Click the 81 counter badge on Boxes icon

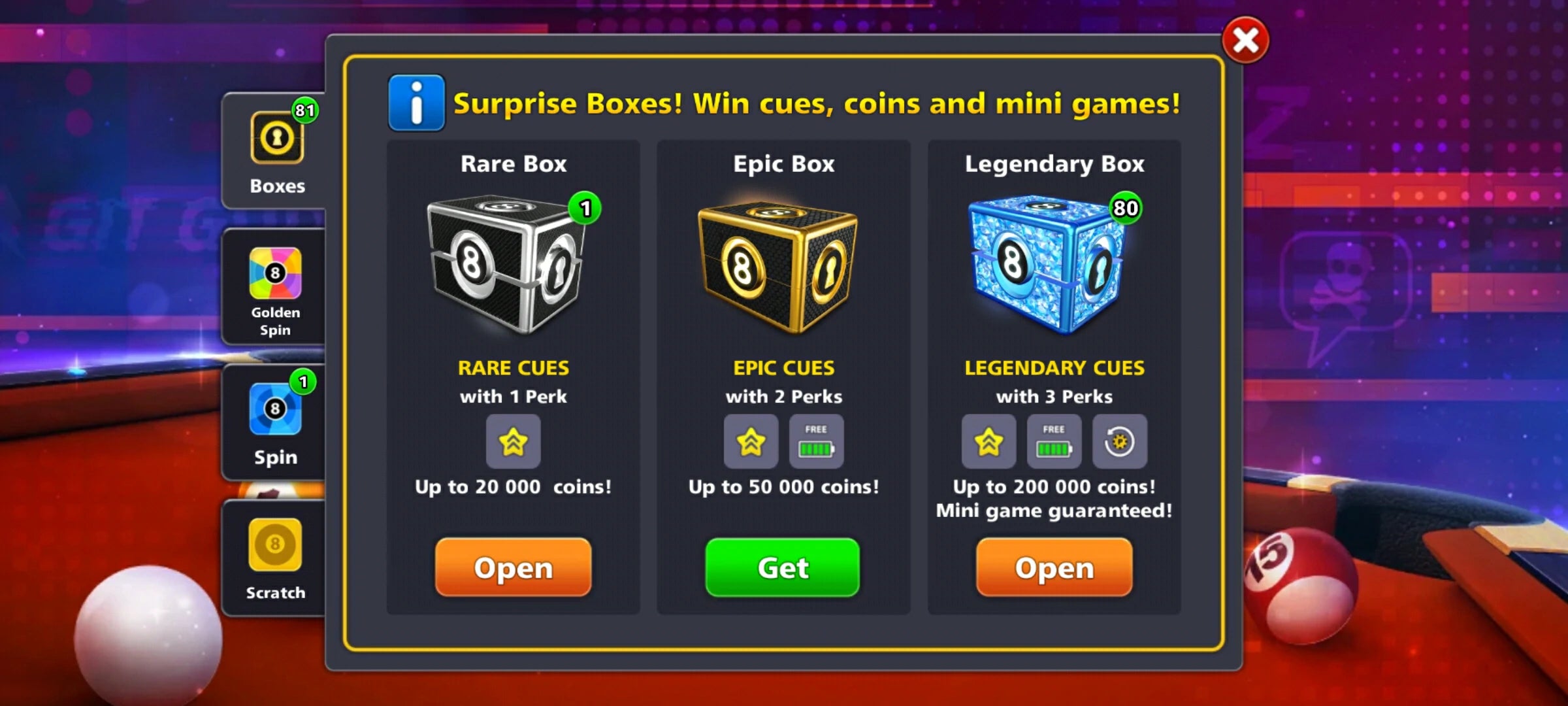(x=306, y=110)
